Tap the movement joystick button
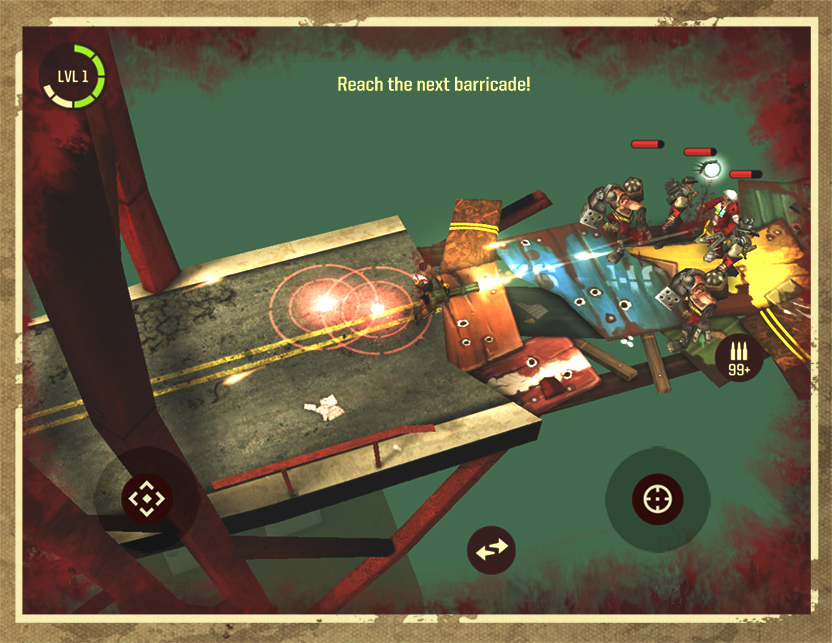The image size is (832, 643). pyautogui.click(x=146, y=497)
